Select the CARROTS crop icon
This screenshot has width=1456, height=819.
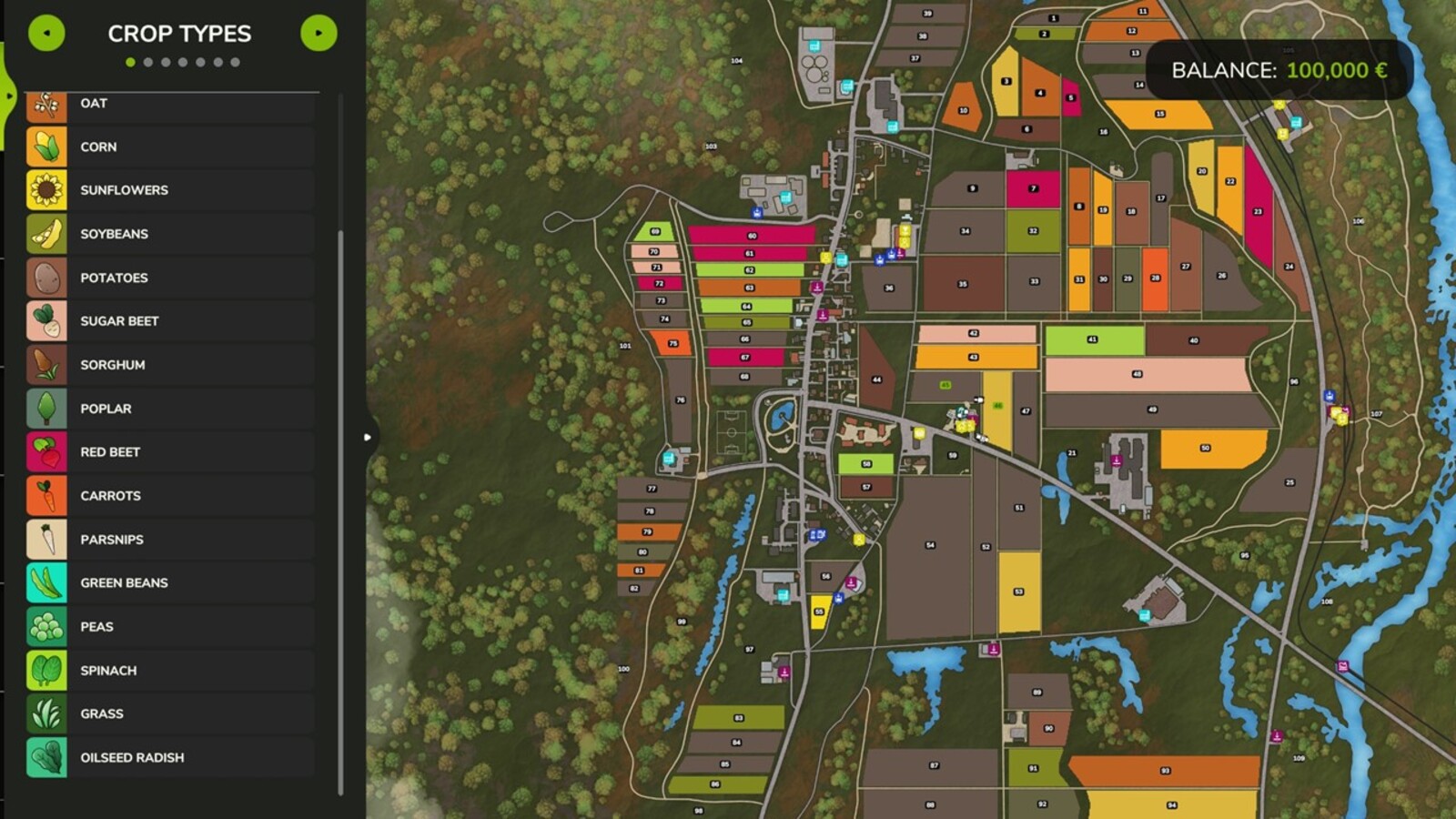click(x=46, y=495)
